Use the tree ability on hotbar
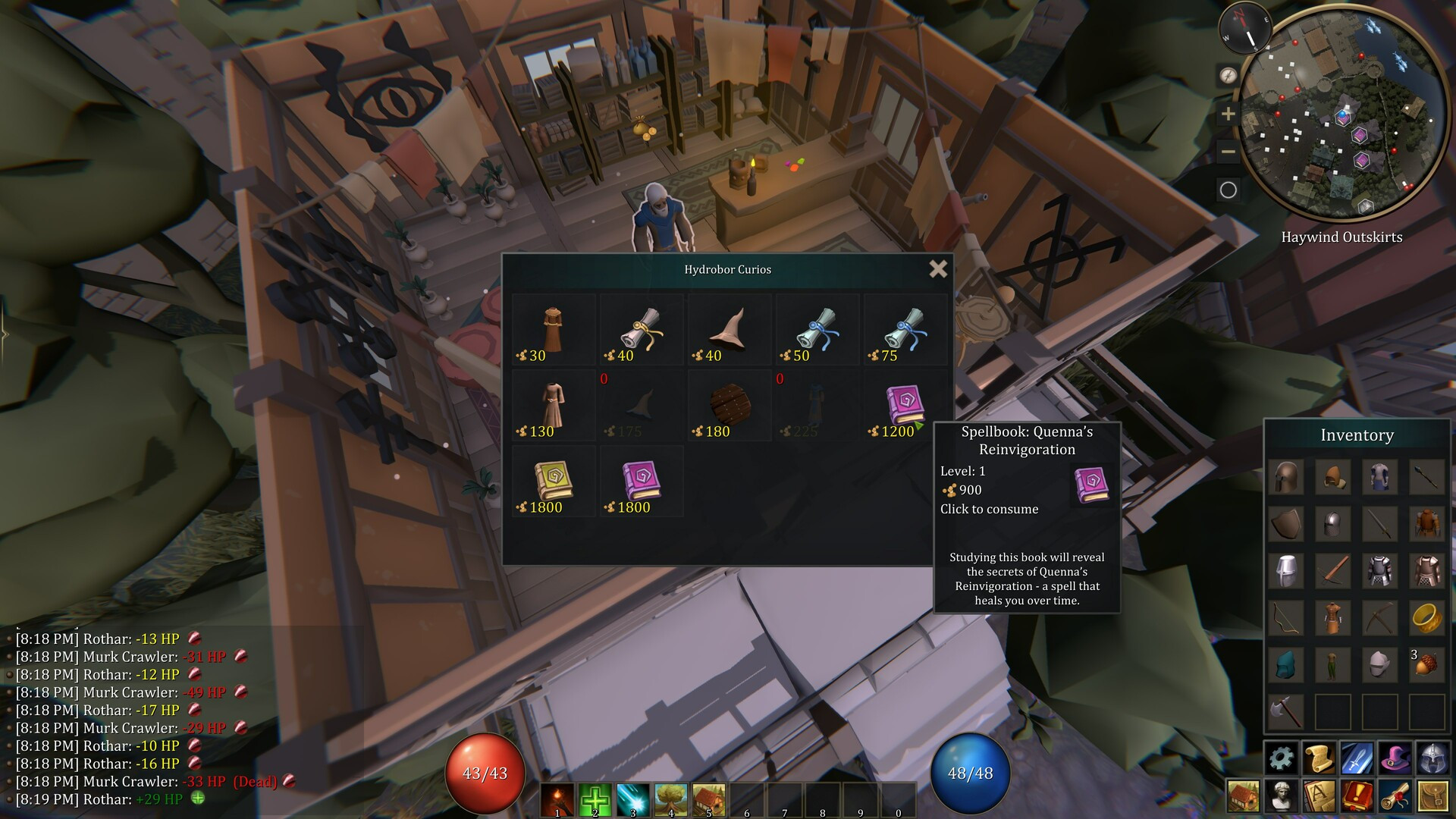 [671, 799]
